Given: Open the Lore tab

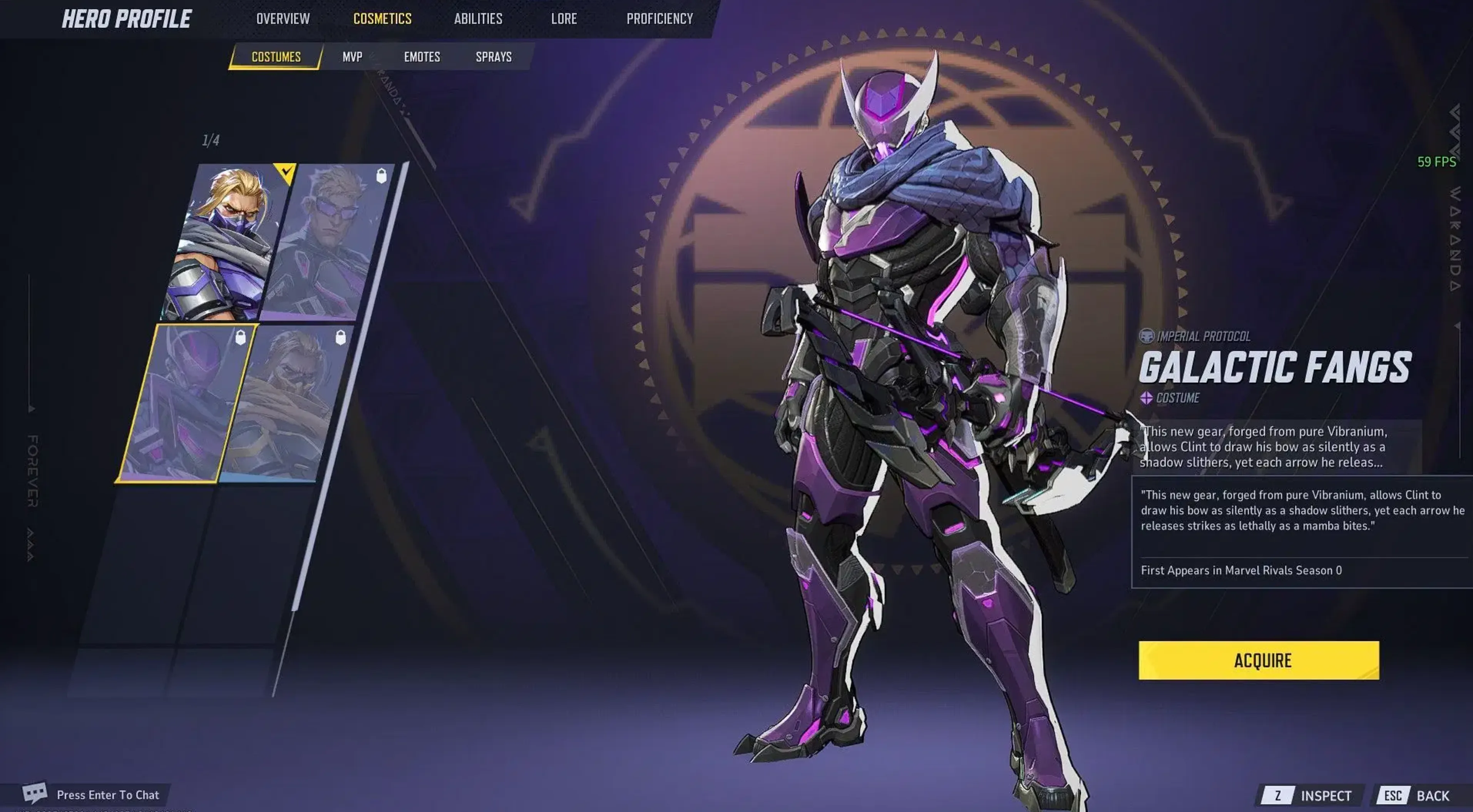Looking at the screenshot, I should (564, 18).
